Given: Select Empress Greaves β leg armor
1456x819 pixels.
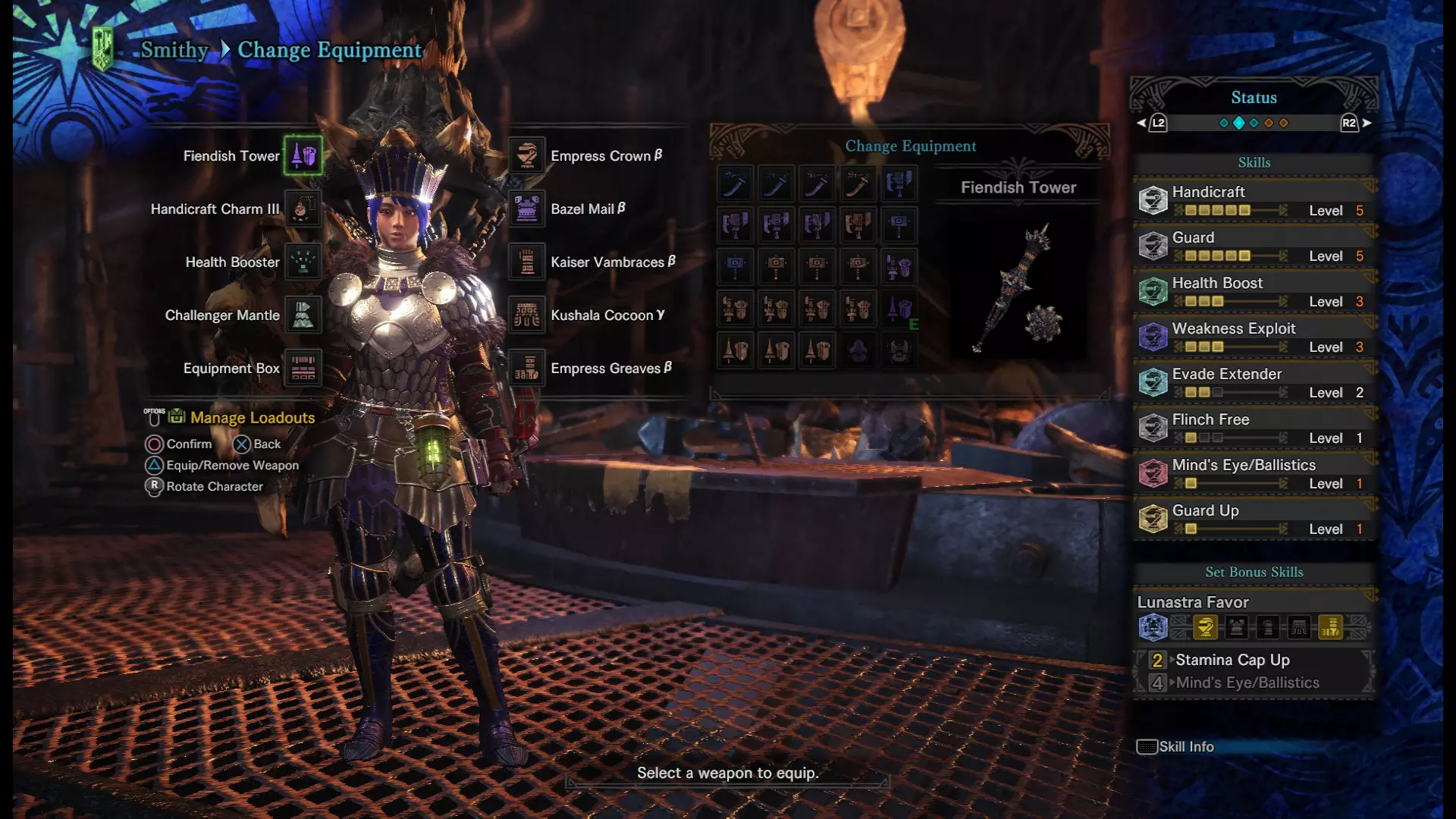Looking at the screenshot, I should [x=527, y=368].
